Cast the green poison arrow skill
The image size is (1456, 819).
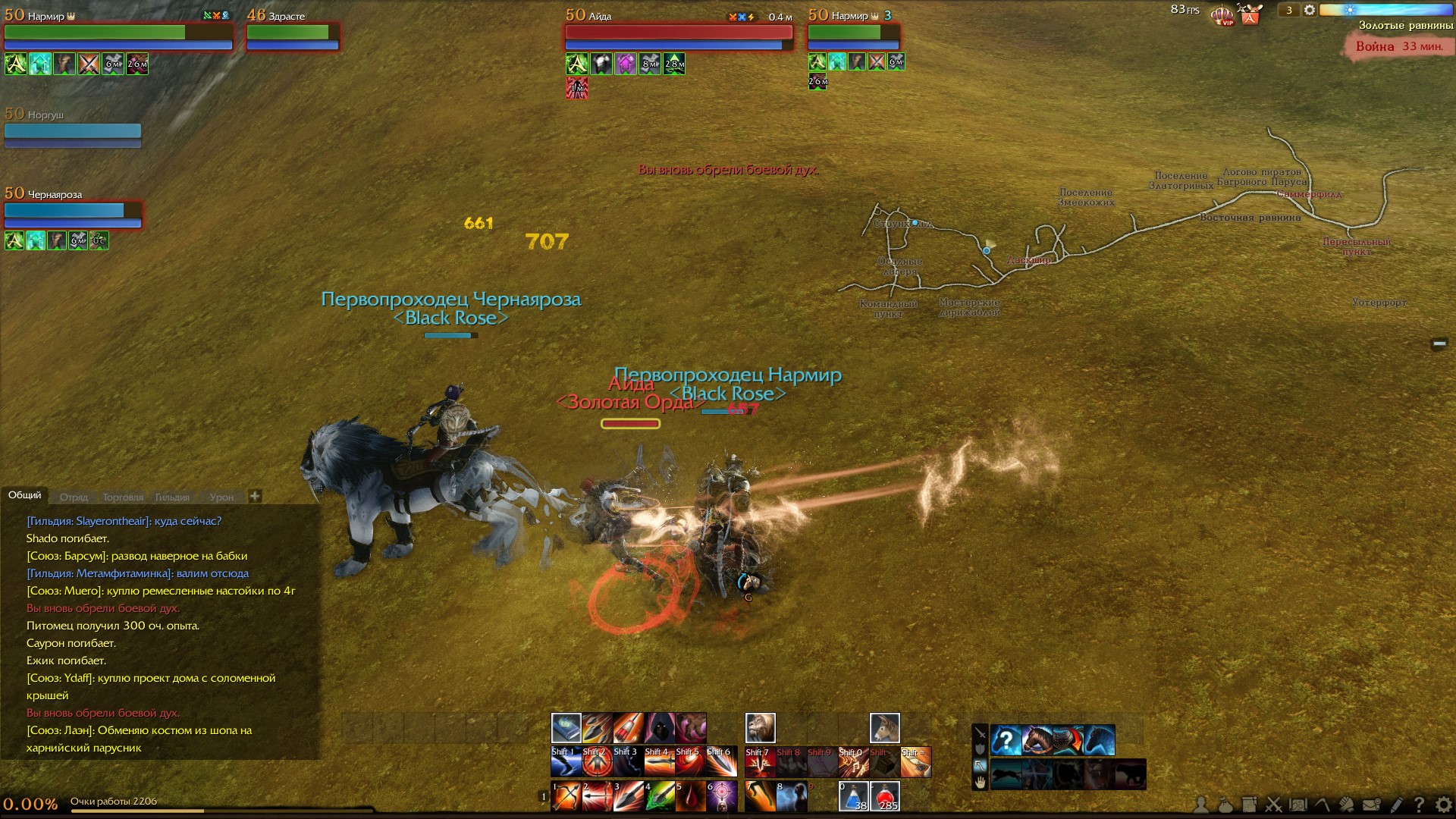(x=659, y=796)
